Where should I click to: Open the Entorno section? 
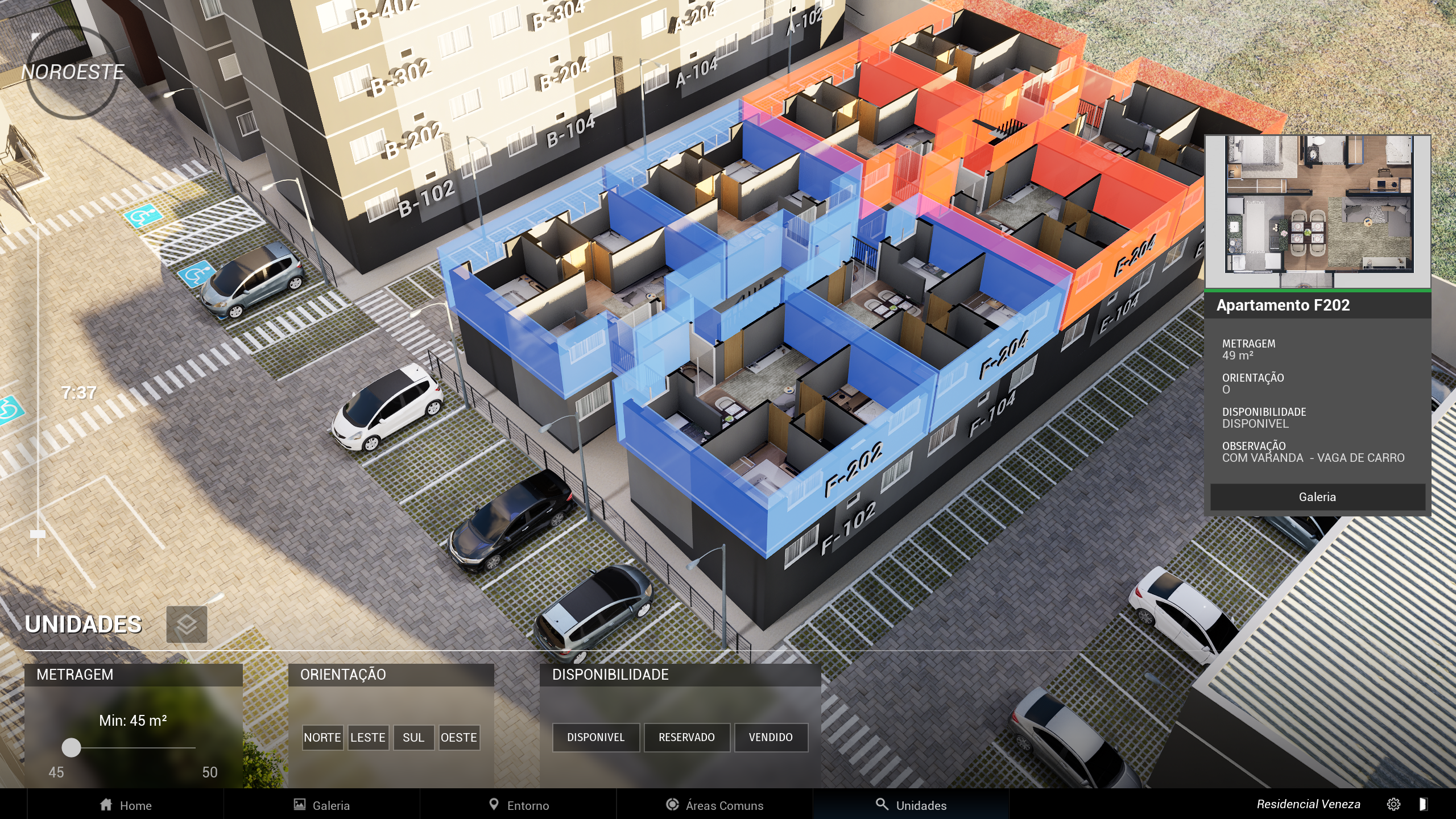point(519,805)
